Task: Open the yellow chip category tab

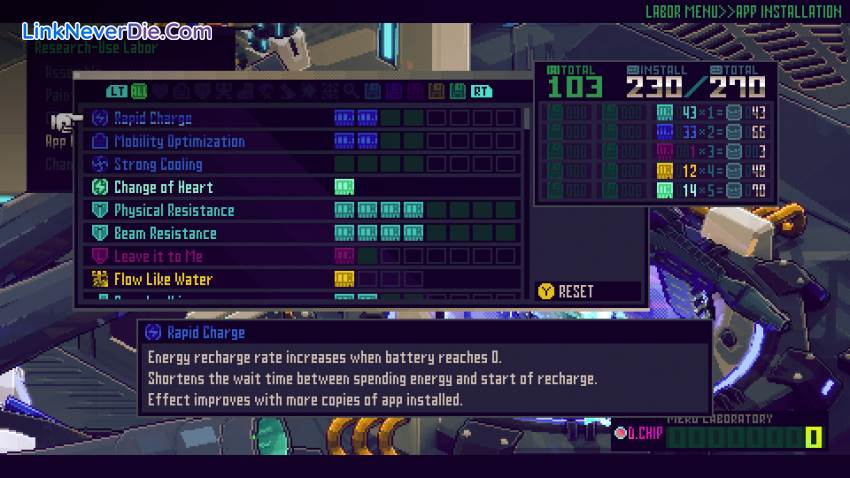Action: [436, 91]
